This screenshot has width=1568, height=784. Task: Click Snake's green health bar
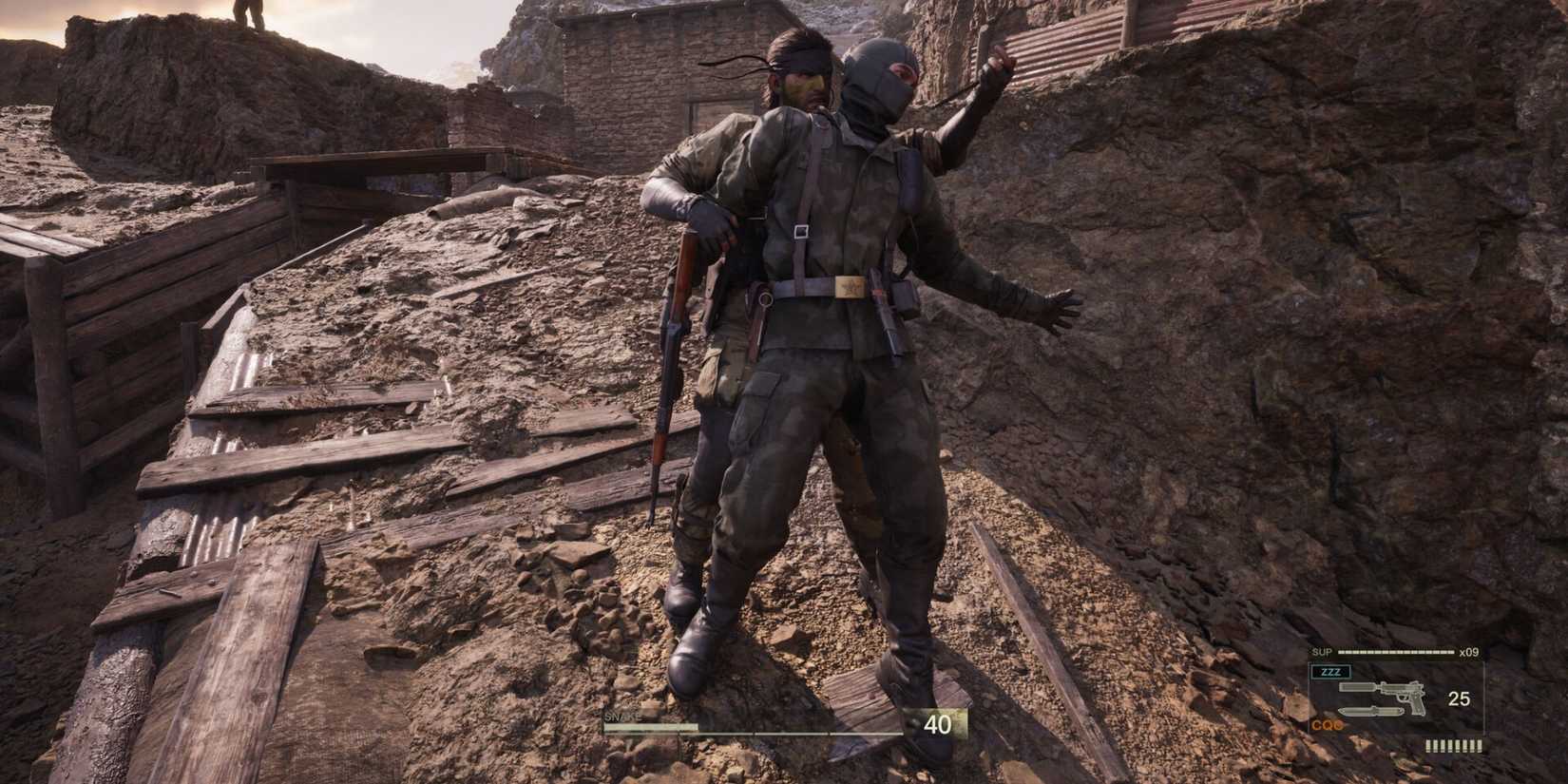click(648, 726)
